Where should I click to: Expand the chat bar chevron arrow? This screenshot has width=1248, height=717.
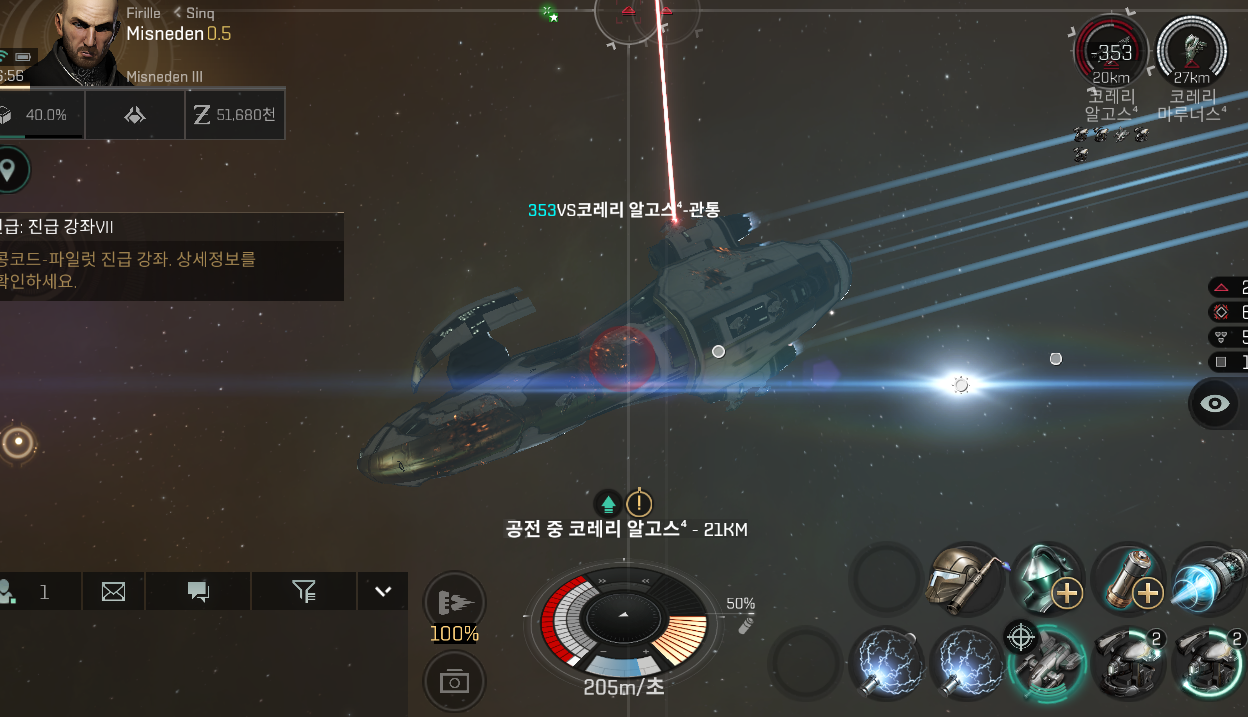[382, 591]
